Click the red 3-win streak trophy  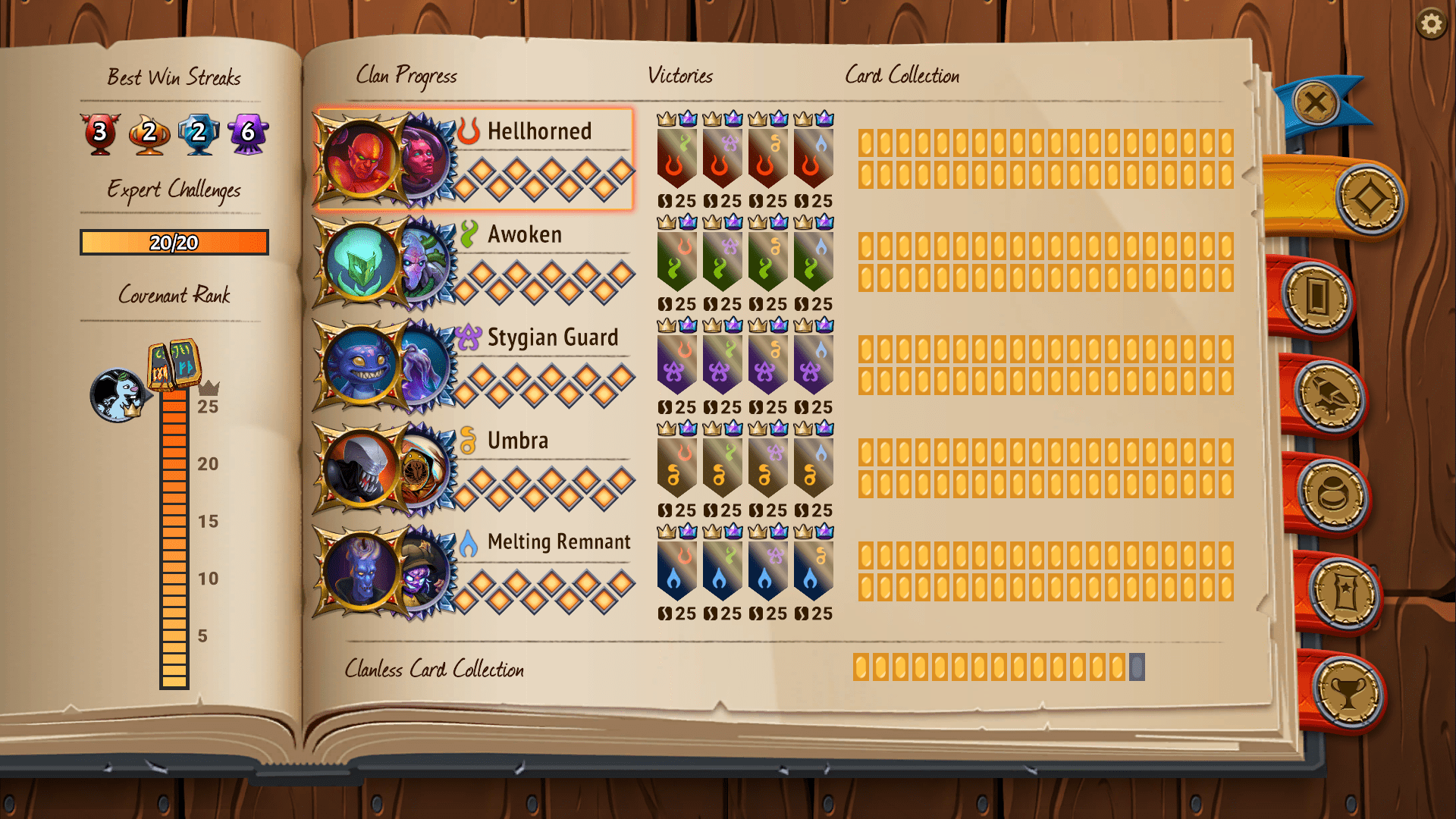coord(98,132)
